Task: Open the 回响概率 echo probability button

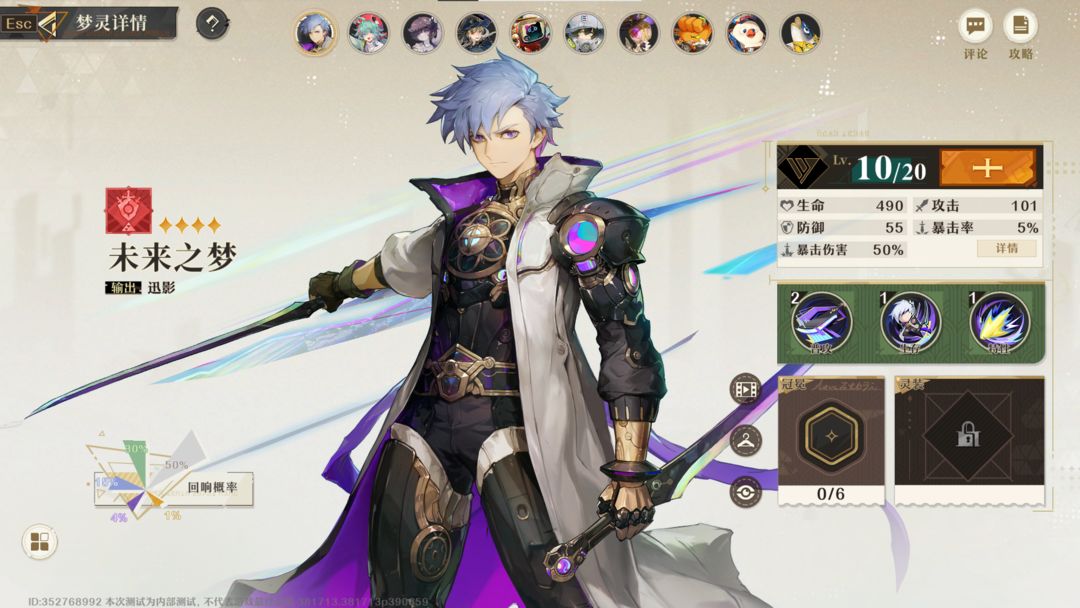Action: (x=212, y=488)
